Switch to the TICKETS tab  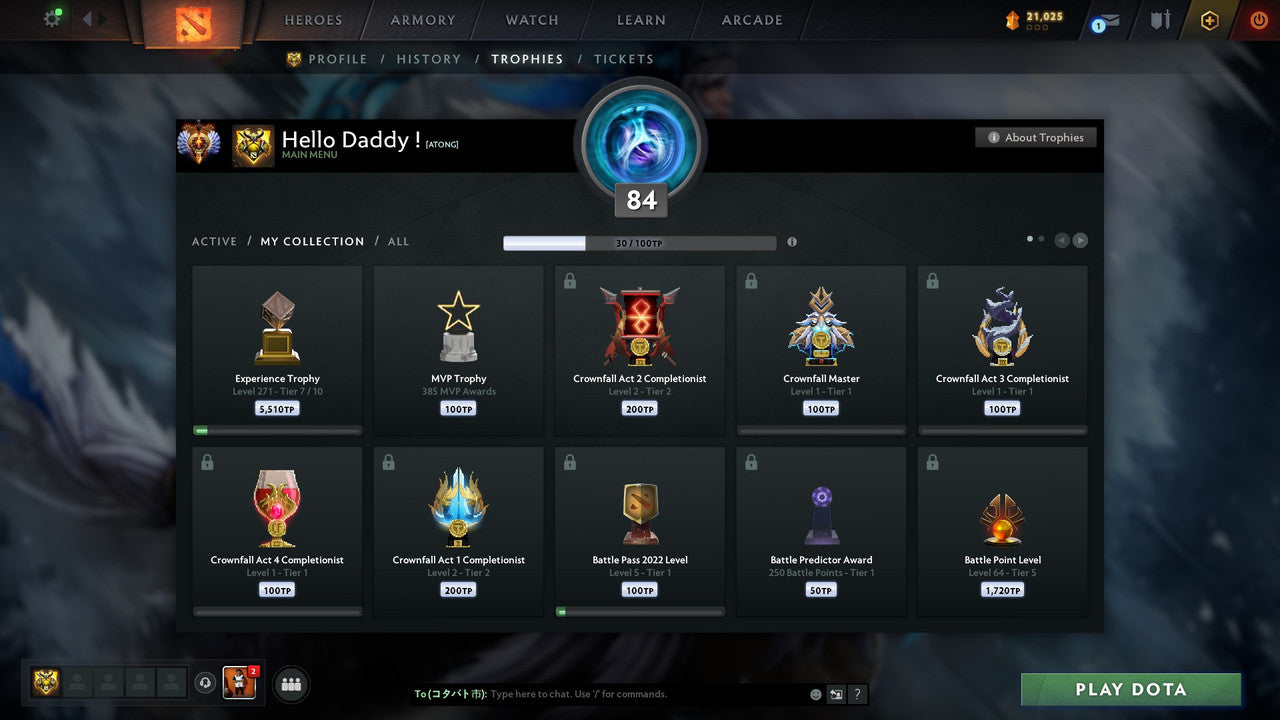(623, 59)
